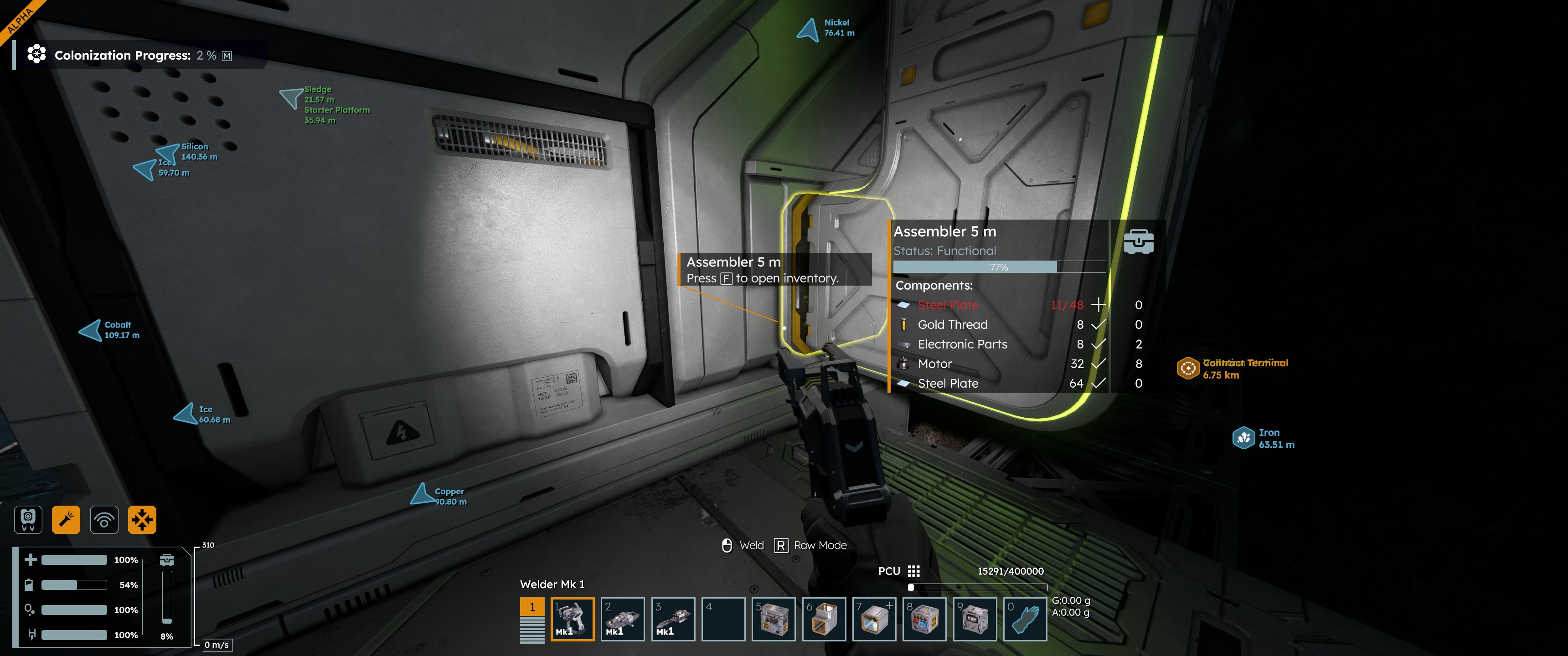Toggle the jetpack status icon

(28, 520)
